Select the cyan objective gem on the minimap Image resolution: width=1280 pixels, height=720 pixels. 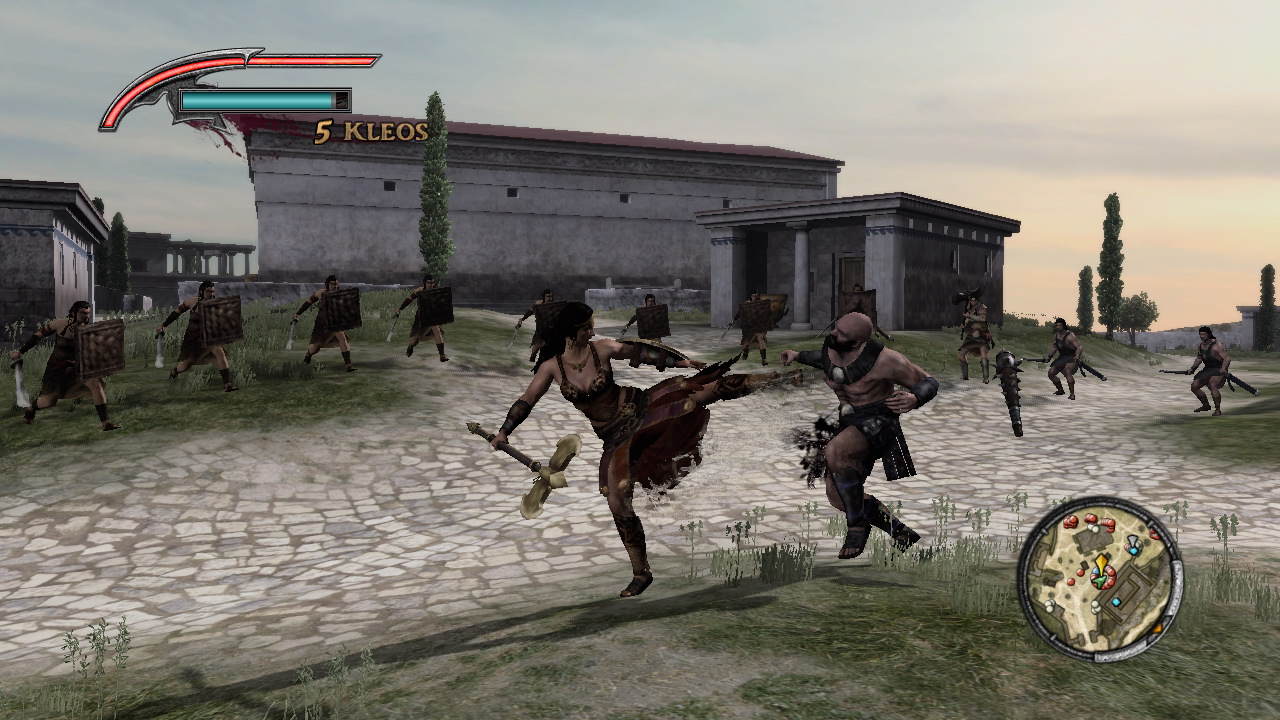click(1133, 551)
